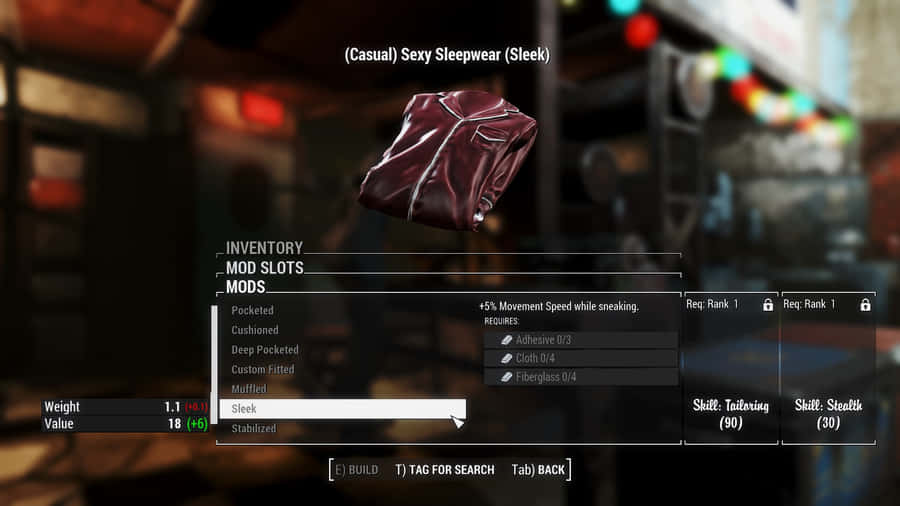Choose the Stabilized mod entry
The height and width of the screenshot is (506, 900).
[x=254, y=429]
